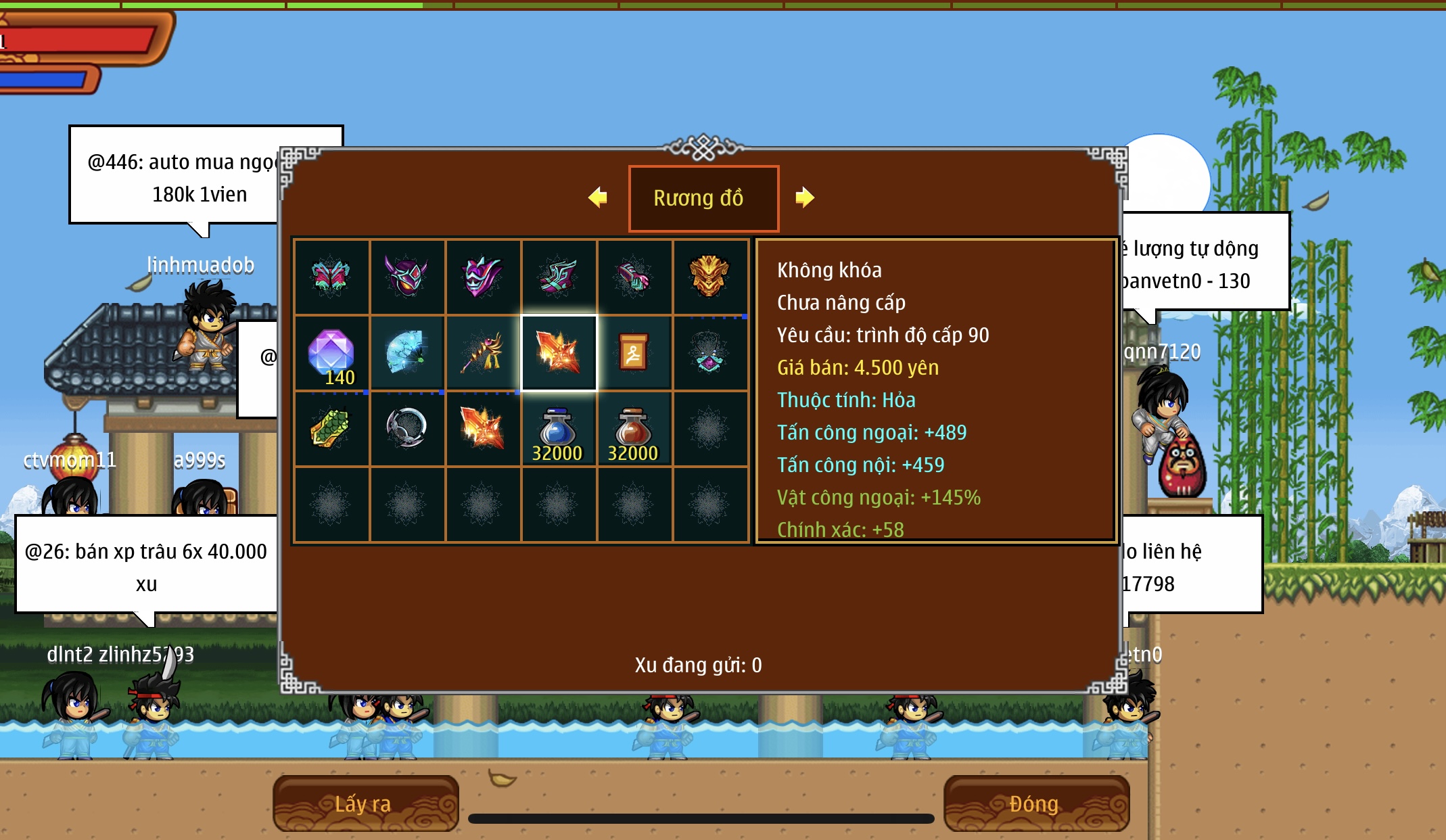Viewport: 1446px width, 840px height.
Task: Select the silver ring item
Action: pyautogui.click(x=406, y=429)
